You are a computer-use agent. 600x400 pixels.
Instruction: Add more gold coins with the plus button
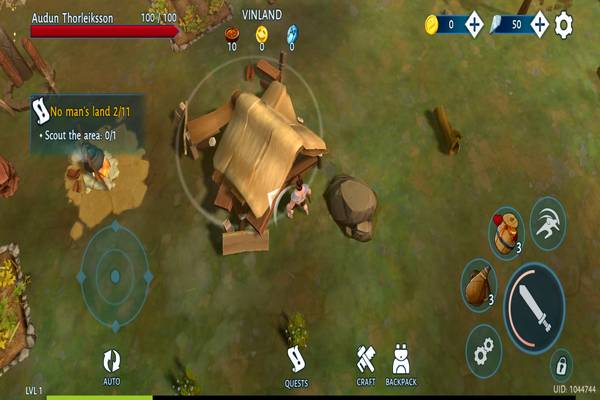pos(474,24)
